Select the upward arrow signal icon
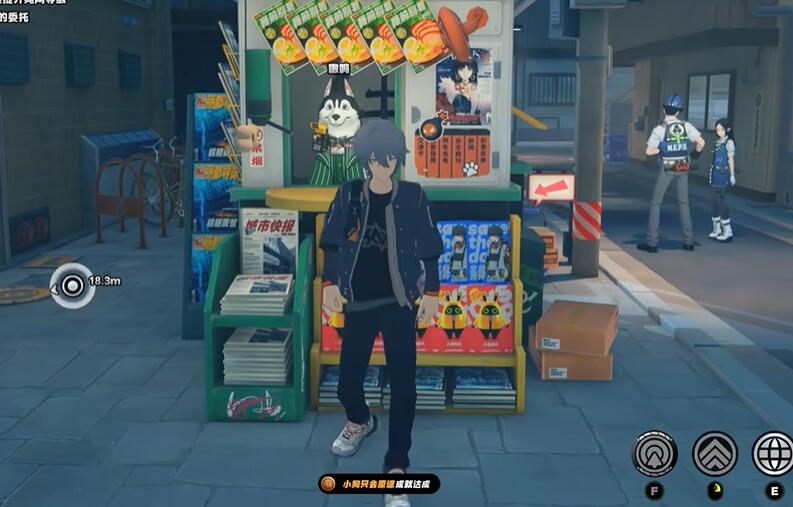 pyautogui.click(x=655, y=454)
